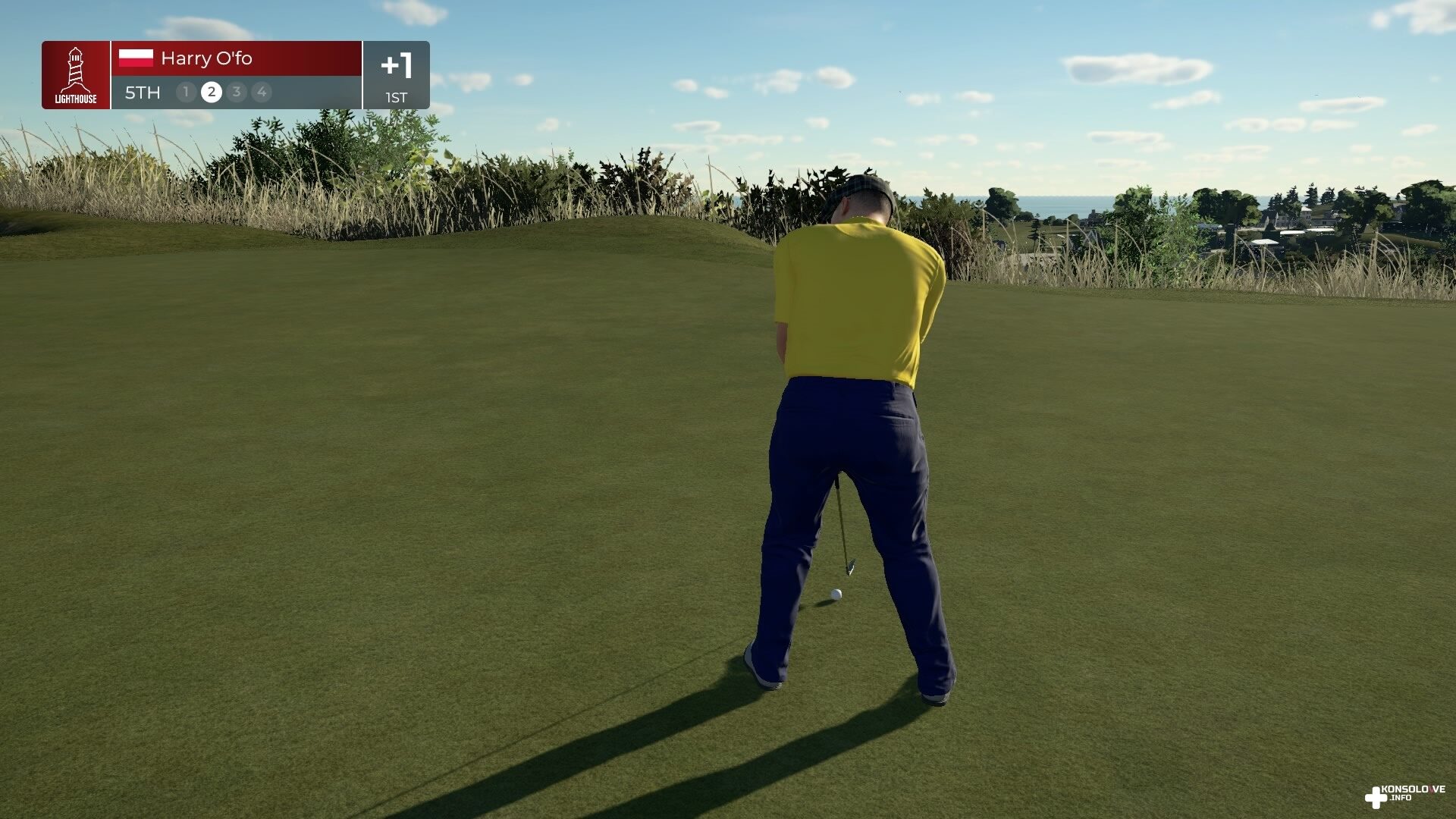Select the Harry O'fo player name bar
The image size is (1456, 819).
tap(236, 58)
